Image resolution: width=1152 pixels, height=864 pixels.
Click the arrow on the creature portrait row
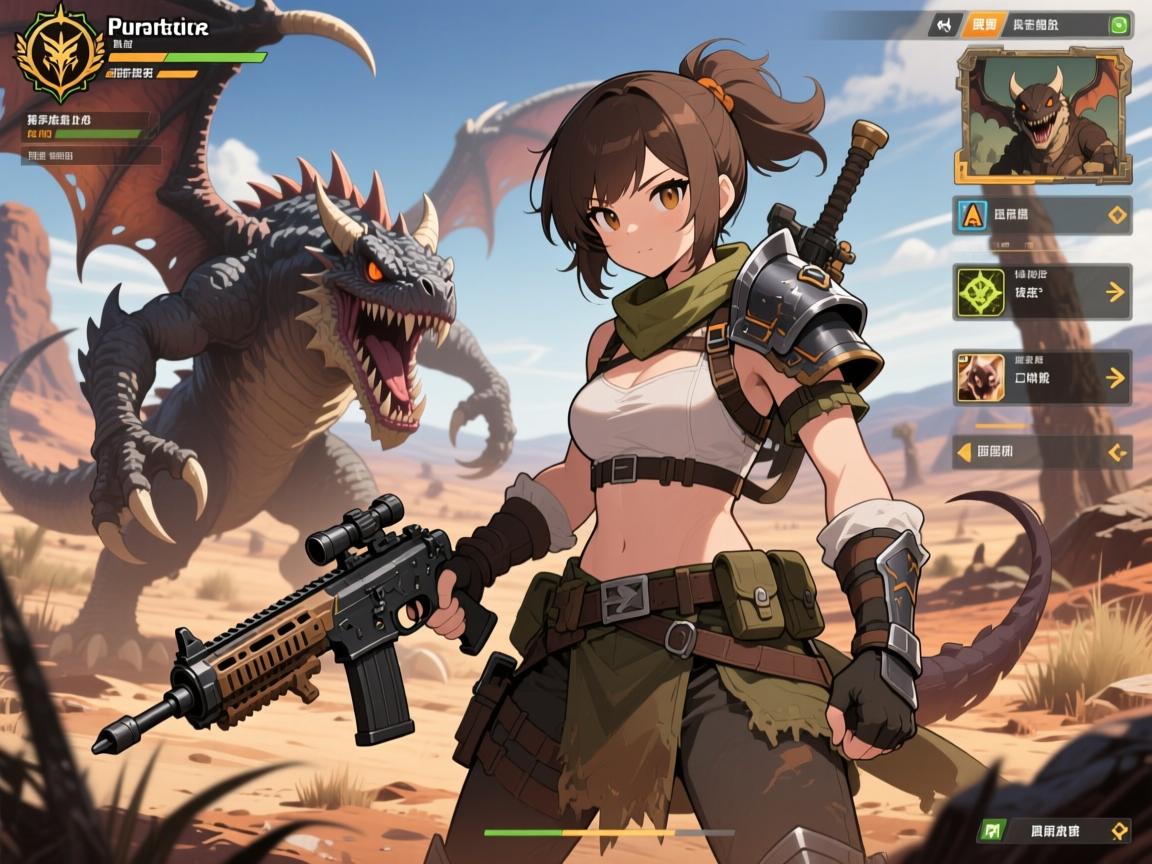coord(1113,378)
